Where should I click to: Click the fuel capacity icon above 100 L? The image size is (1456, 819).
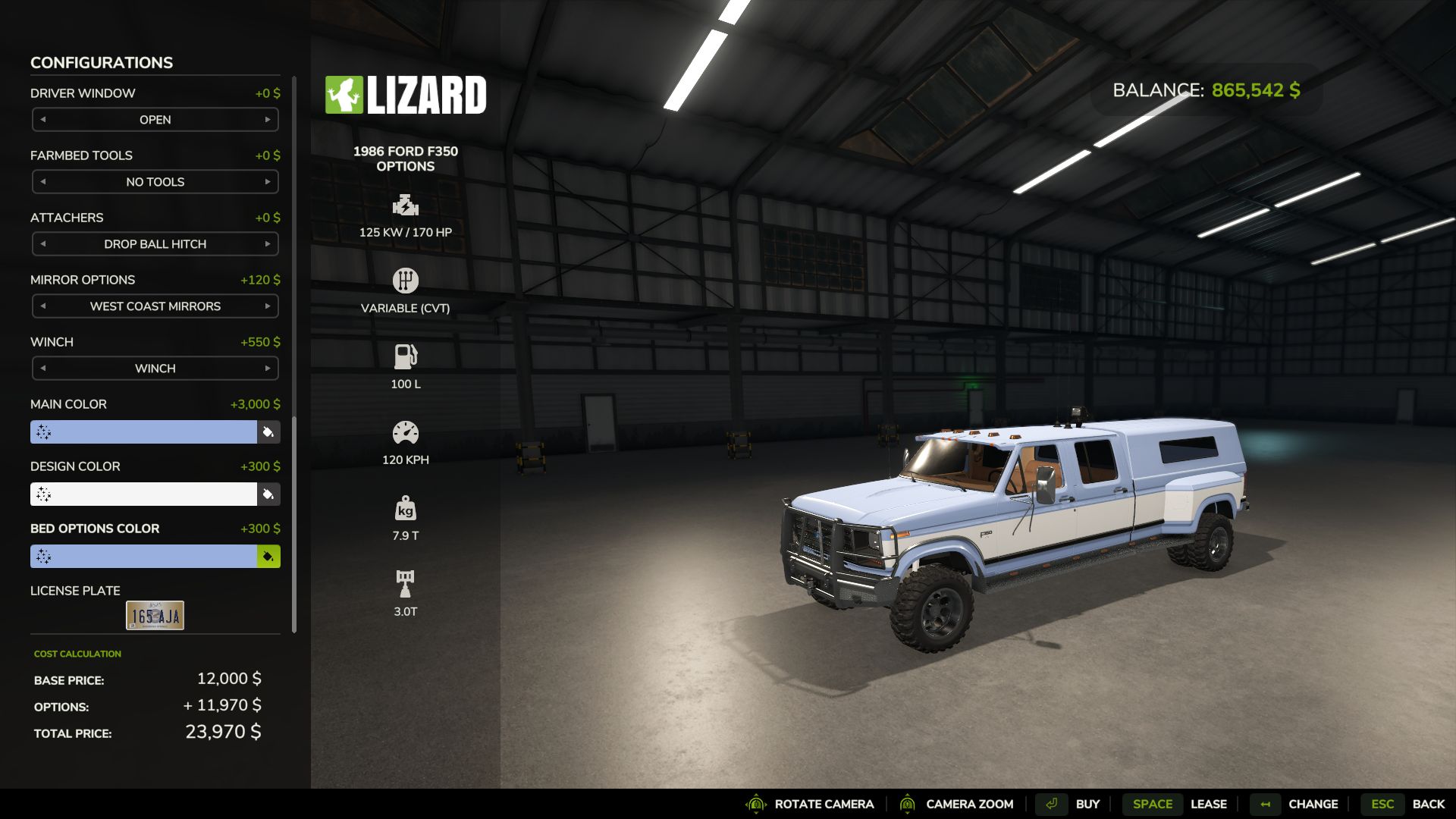click(406, 355)
